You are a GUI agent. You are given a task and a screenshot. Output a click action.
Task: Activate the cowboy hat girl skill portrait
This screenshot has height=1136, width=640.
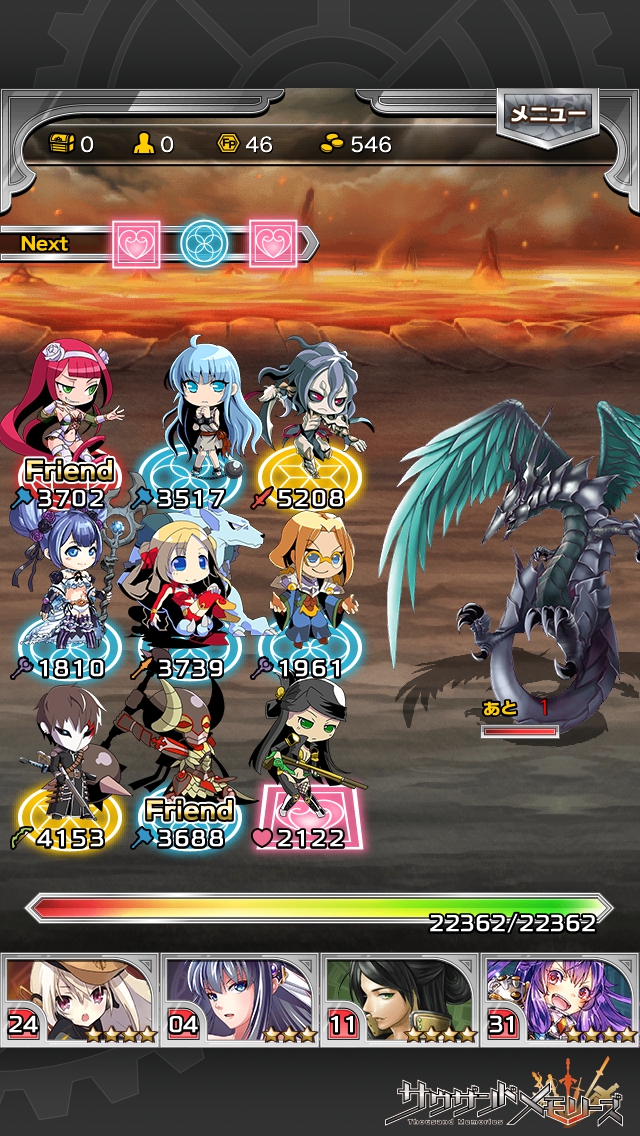click(80, 1000)
